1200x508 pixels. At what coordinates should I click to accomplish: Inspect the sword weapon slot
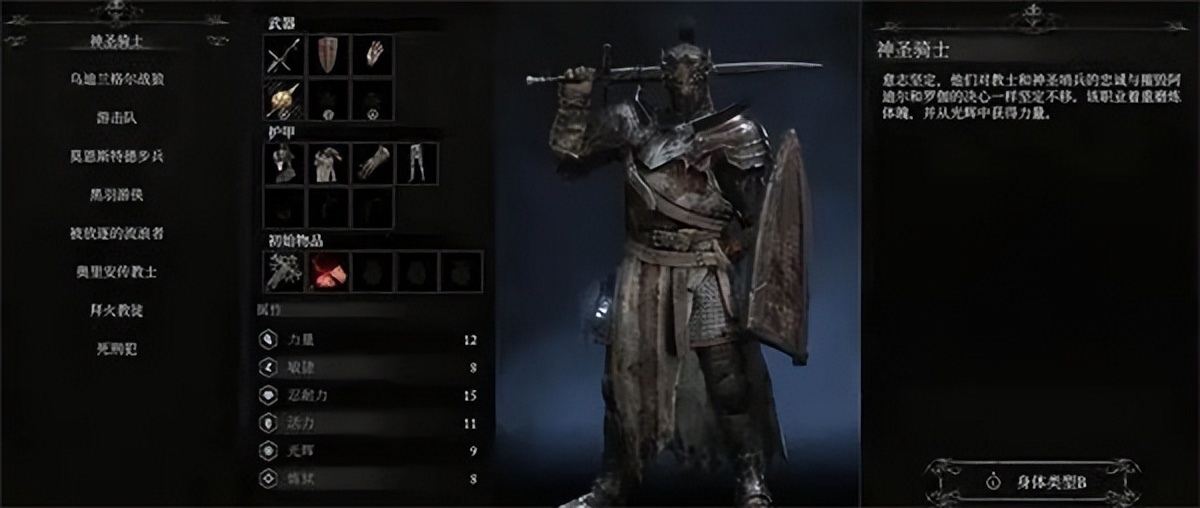284,56
